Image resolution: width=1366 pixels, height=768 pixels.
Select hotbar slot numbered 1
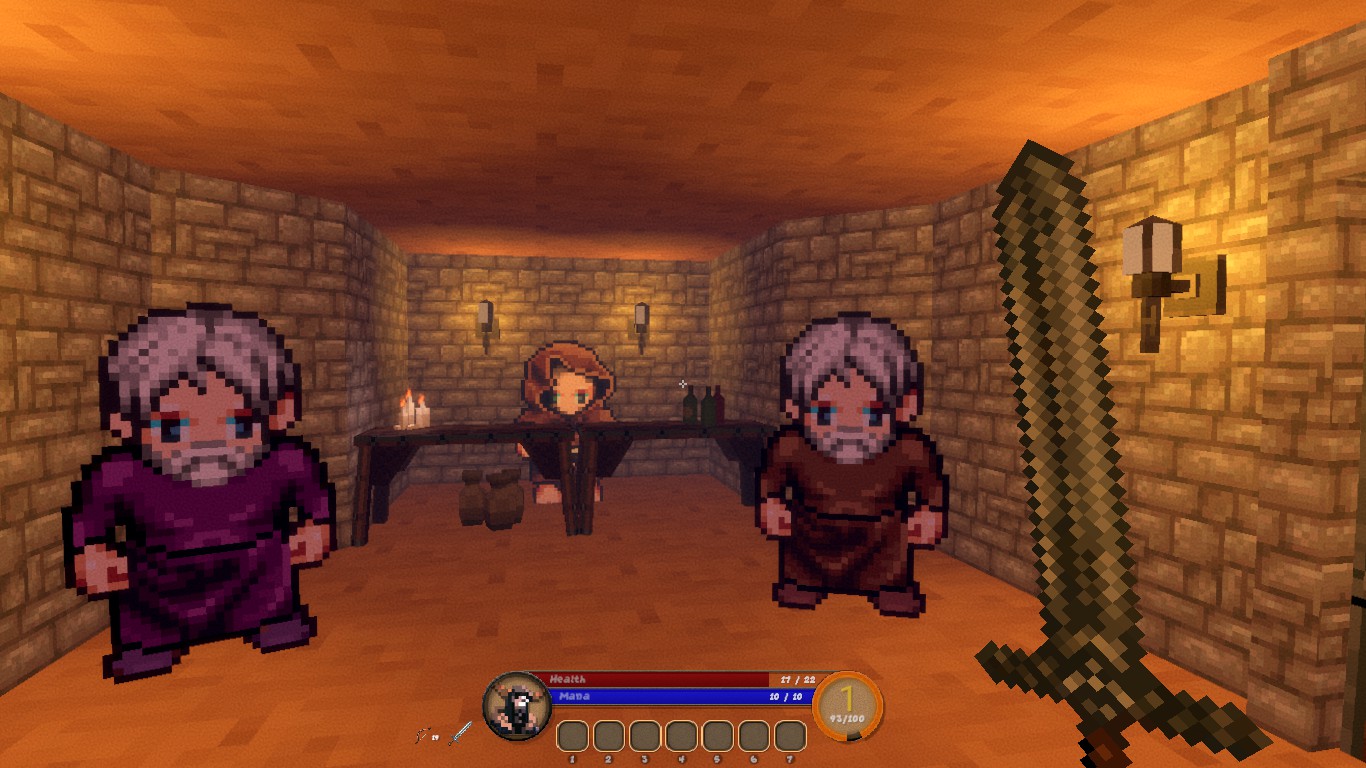572,736
